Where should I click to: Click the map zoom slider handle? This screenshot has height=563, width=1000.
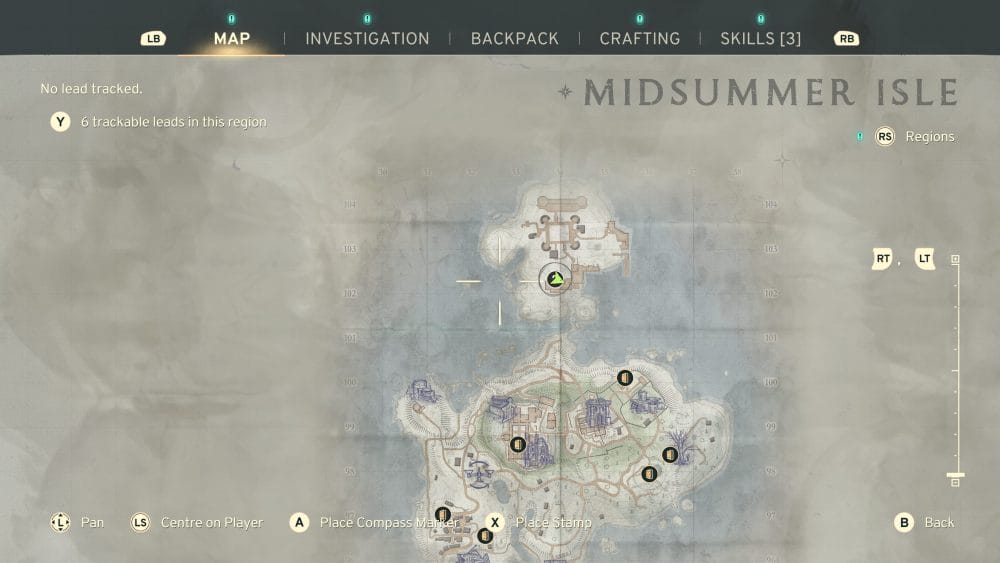click(955, 476)
